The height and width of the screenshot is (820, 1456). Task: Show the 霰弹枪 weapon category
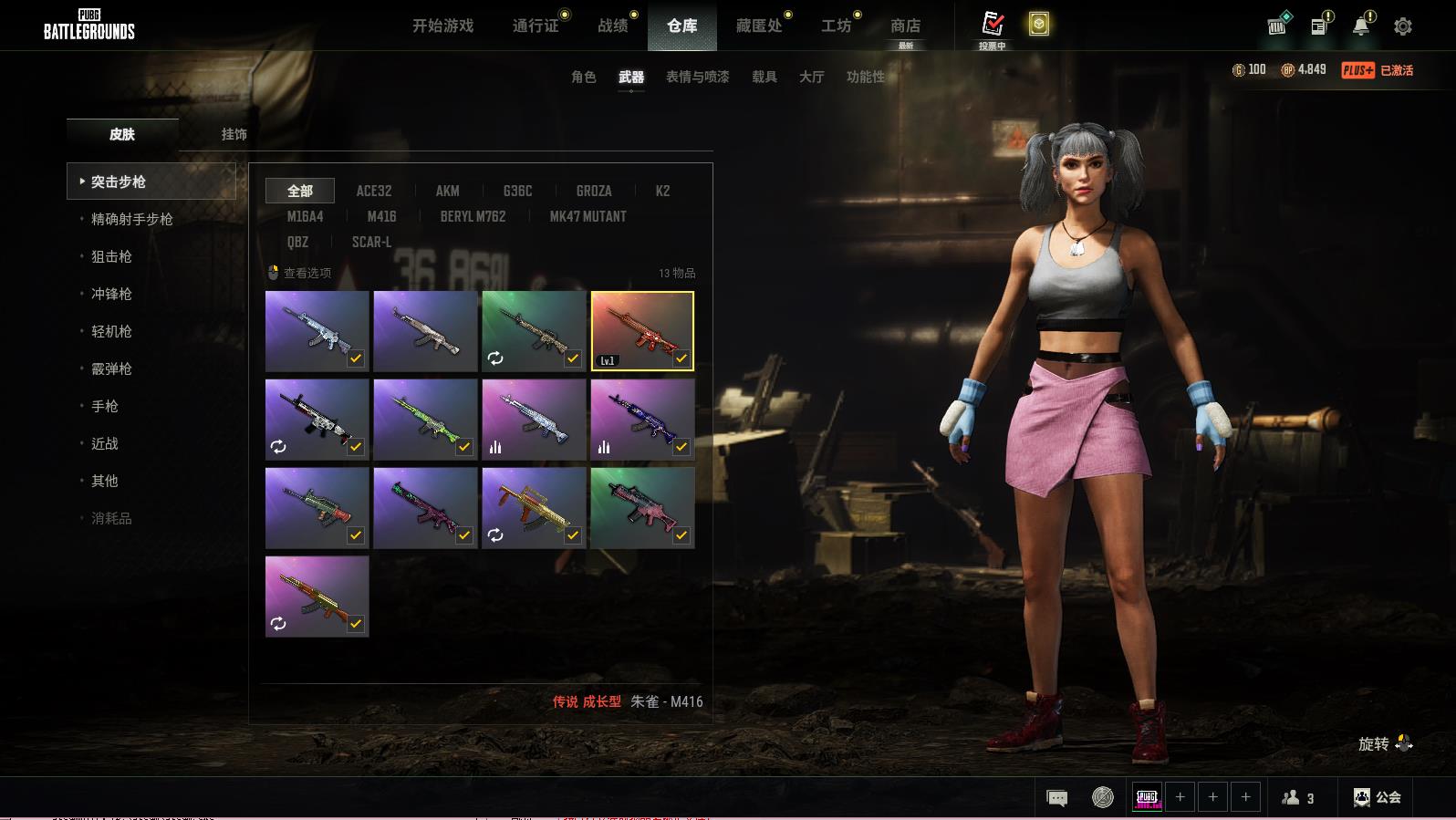click(x=111, y=368)
